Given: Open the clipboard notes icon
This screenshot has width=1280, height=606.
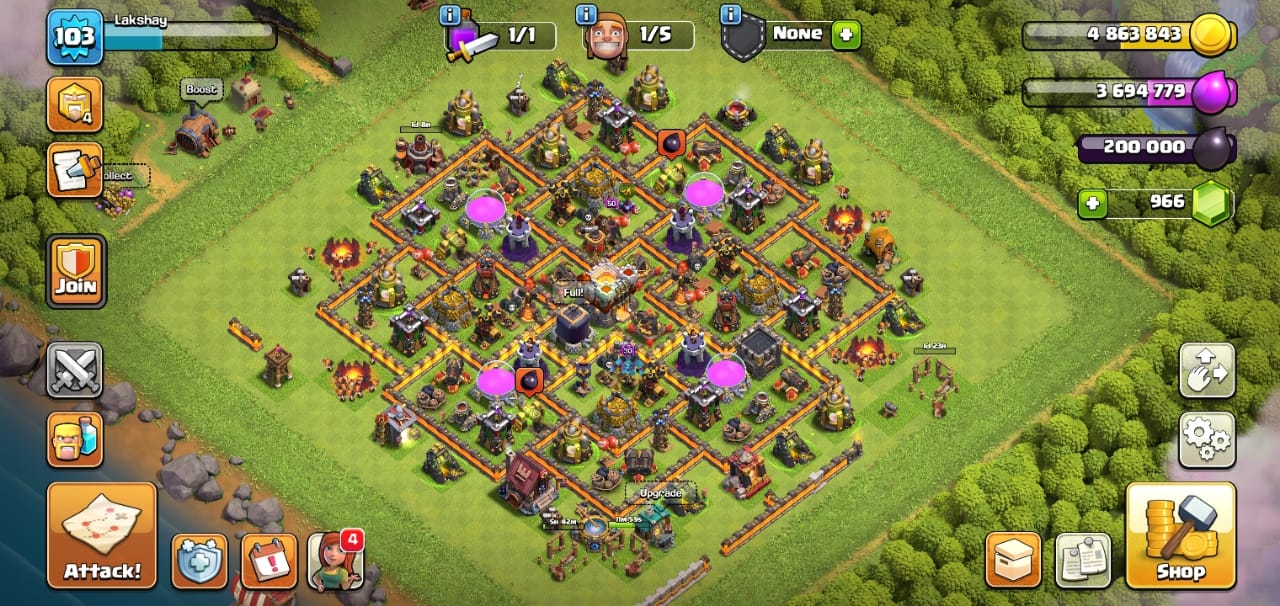Looking at the screenshot, I should [1083, 560].
